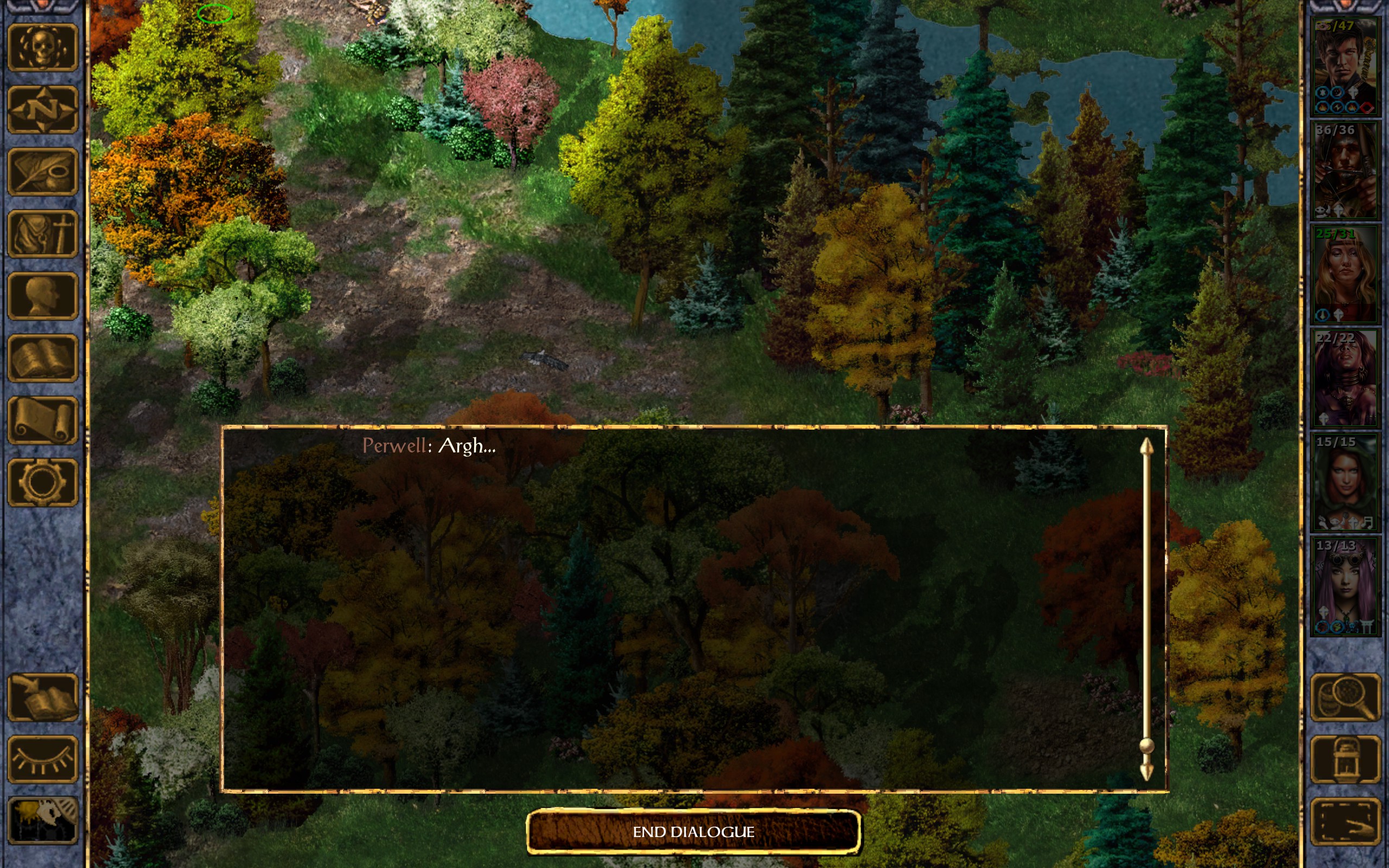This screenshot has height=868, width=1389.
Task: Click the select-all dashed rectangle button
Action: click(x=1346, y=821)
